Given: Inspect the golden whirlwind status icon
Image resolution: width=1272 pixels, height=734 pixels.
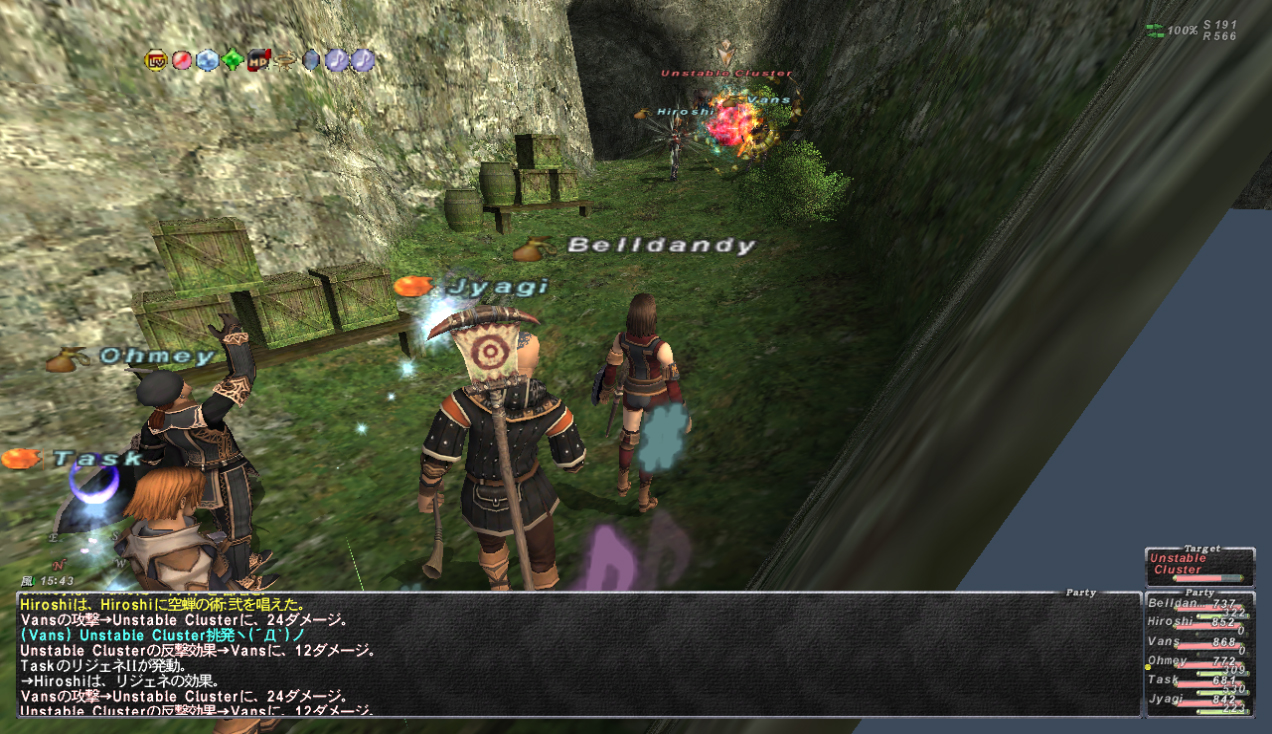Looking at the screenshot, I should pos(285,60).
